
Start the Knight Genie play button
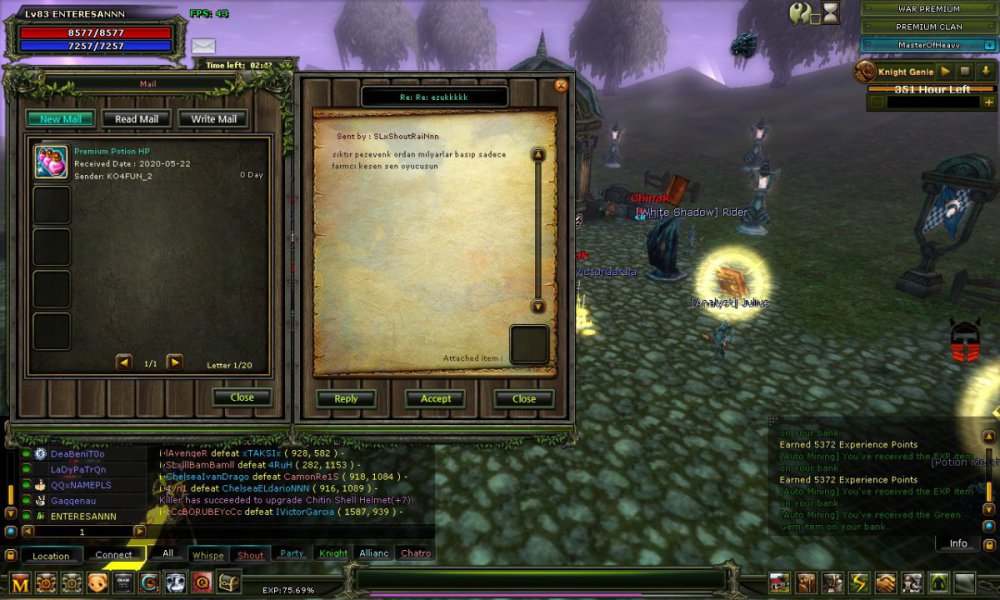point(944,72)
